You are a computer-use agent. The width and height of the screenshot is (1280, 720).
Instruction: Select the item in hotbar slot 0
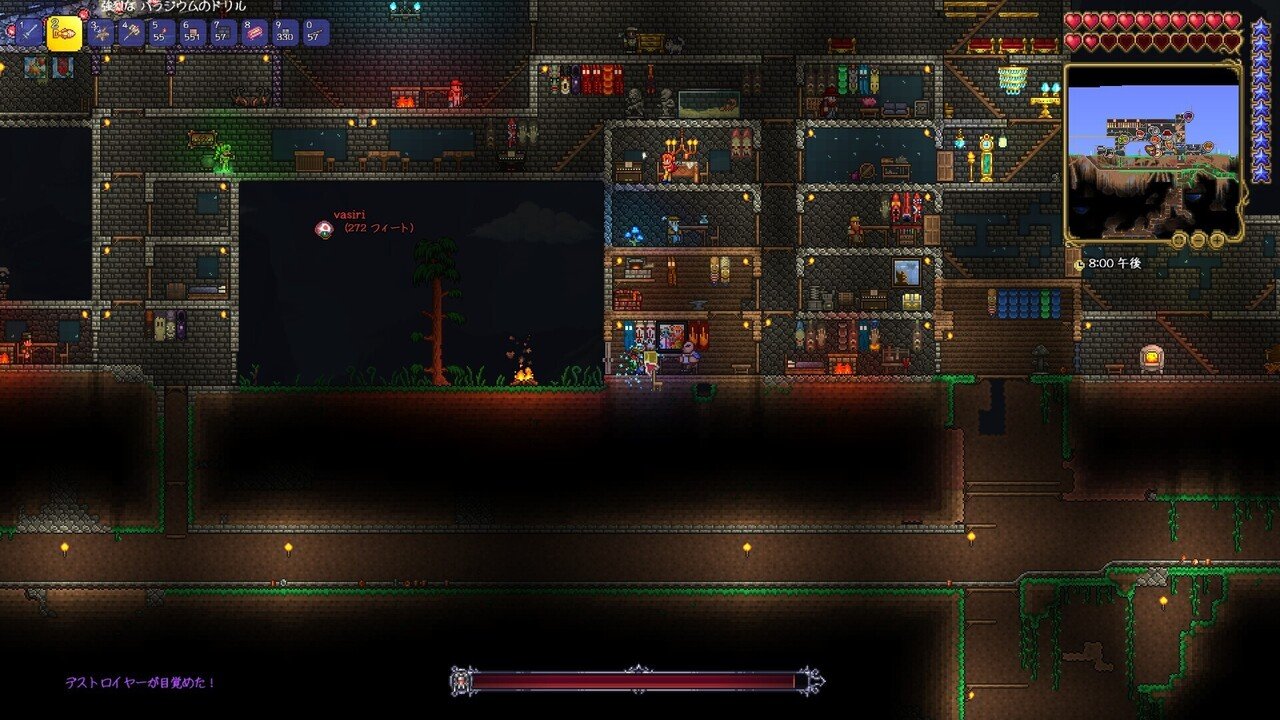(x=316, y=33)
